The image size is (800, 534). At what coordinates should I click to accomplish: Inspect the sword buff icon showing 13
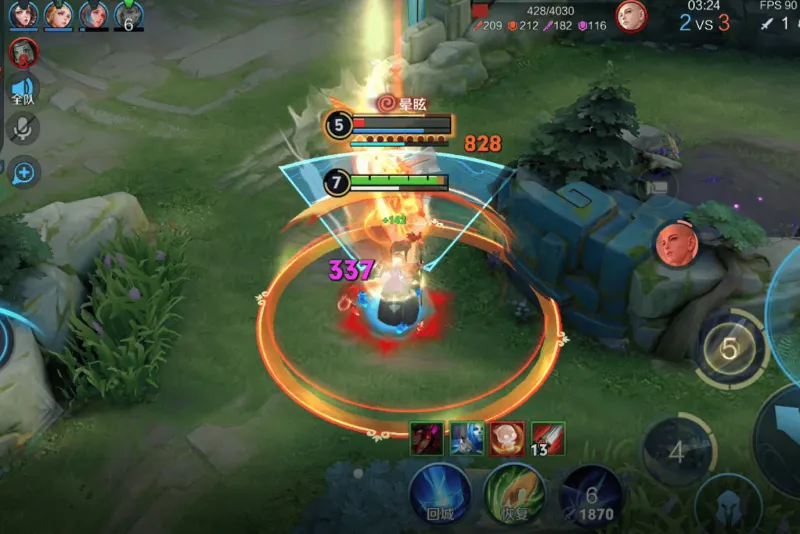pos(548,438)
